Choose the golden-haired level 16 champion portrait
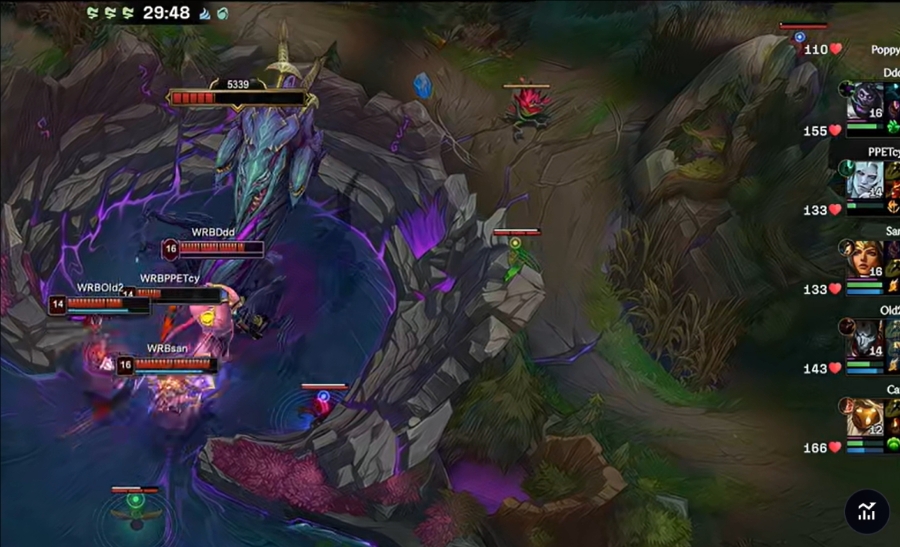 [863, 259]
